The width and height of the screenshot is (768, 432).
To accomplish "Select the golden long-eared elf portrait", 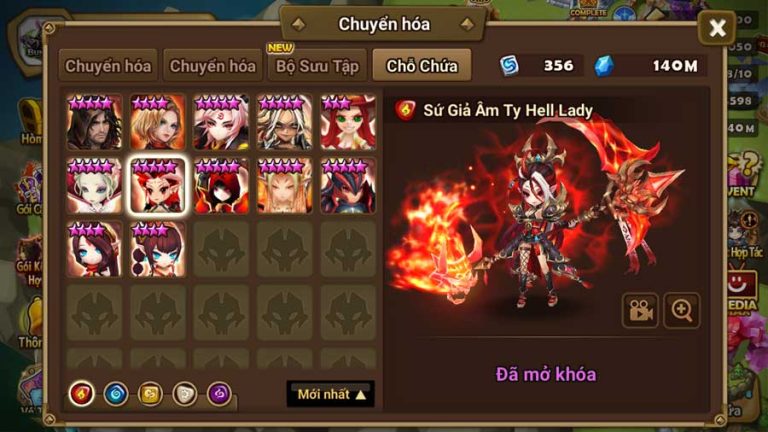I will (x=284, y=186).
